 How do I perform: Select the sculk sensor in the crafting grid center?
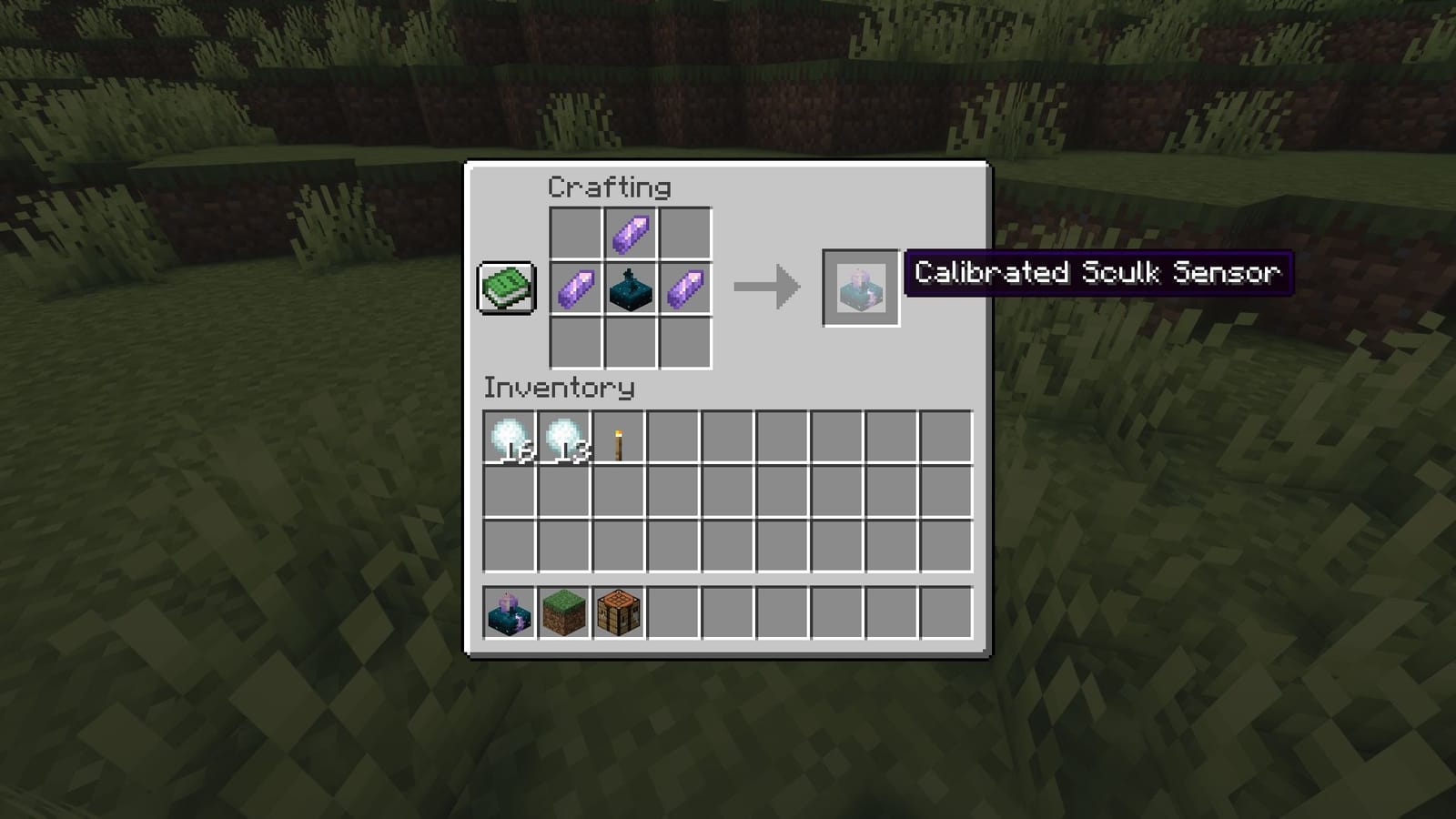(x=629, y=289)
